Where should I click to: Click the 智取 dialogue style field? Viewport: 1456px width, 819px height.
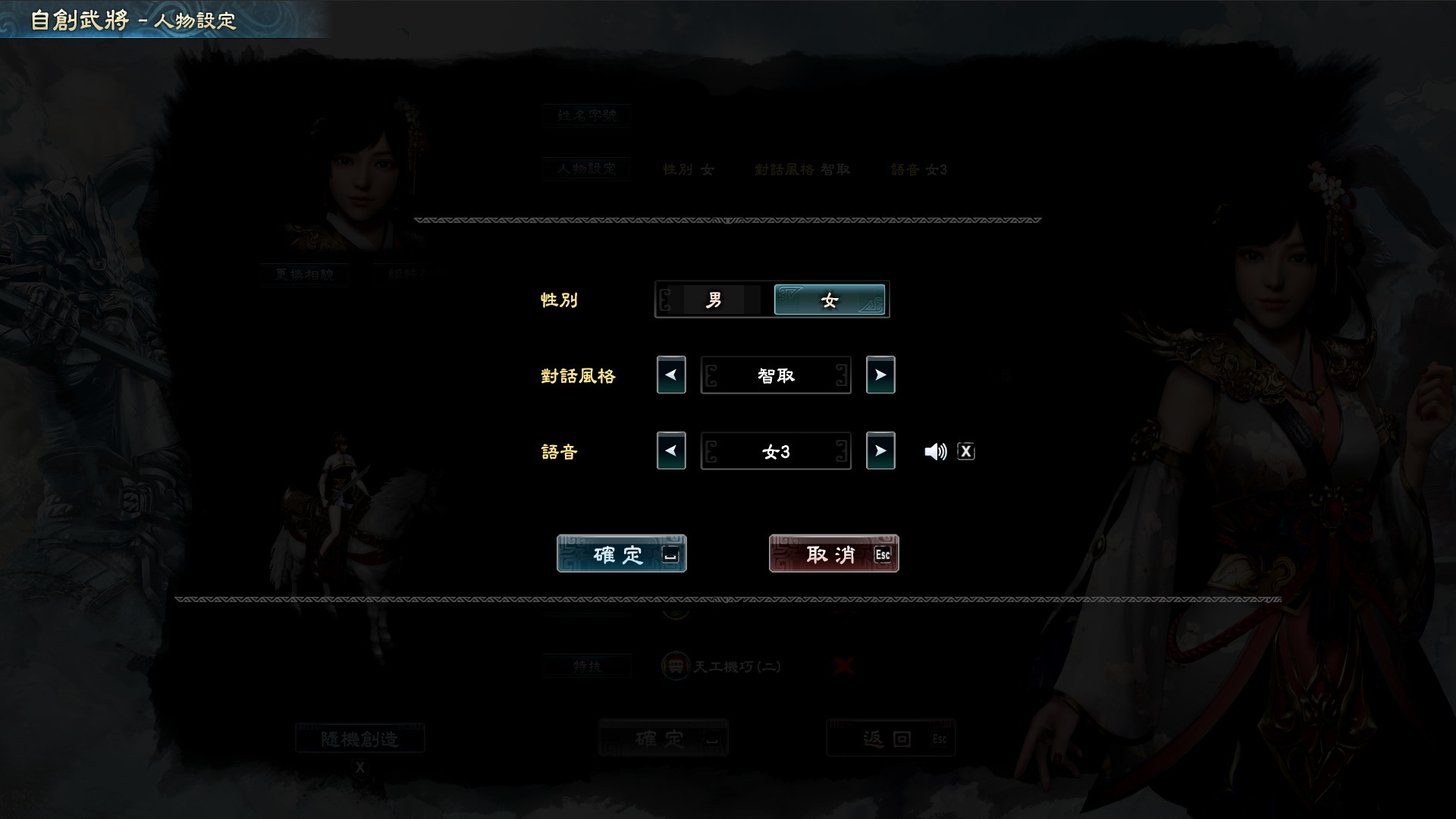point(775,375)
